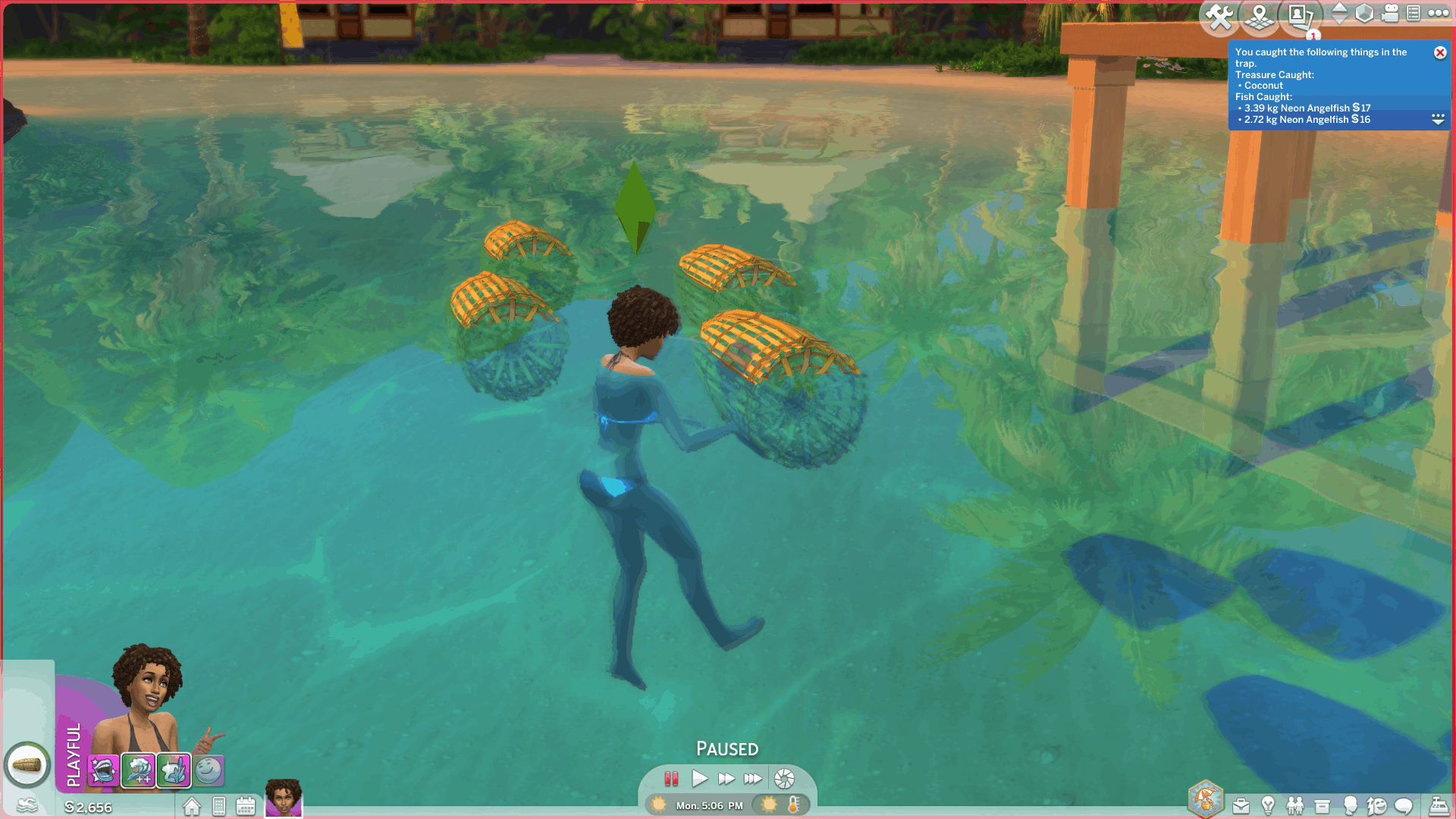The height and width of the screenshot is (819, 1456).
Task: Open the Gallery photos button
Action: (1300, 16)
